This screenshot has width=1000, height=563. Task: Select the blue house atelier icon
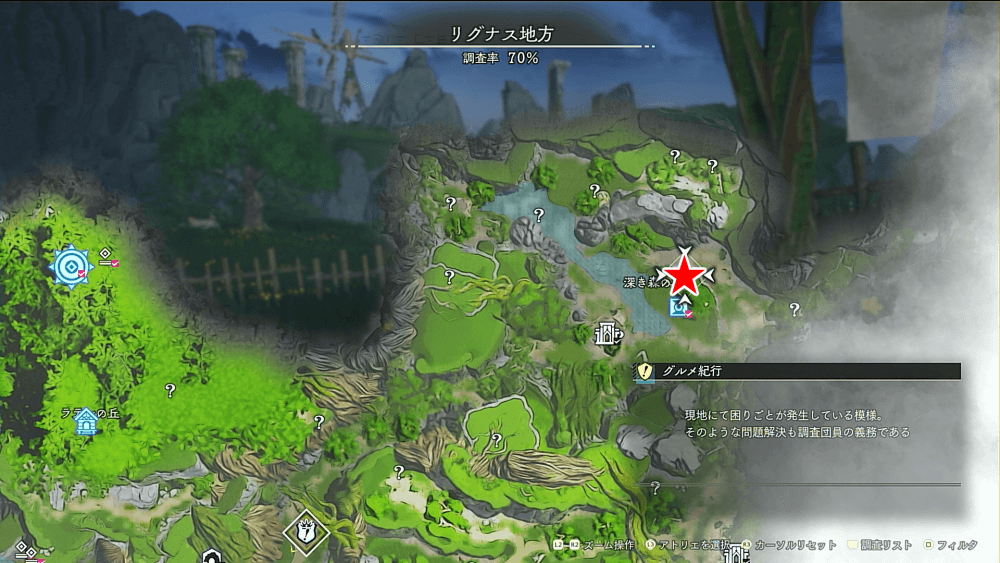pos(86,421)
